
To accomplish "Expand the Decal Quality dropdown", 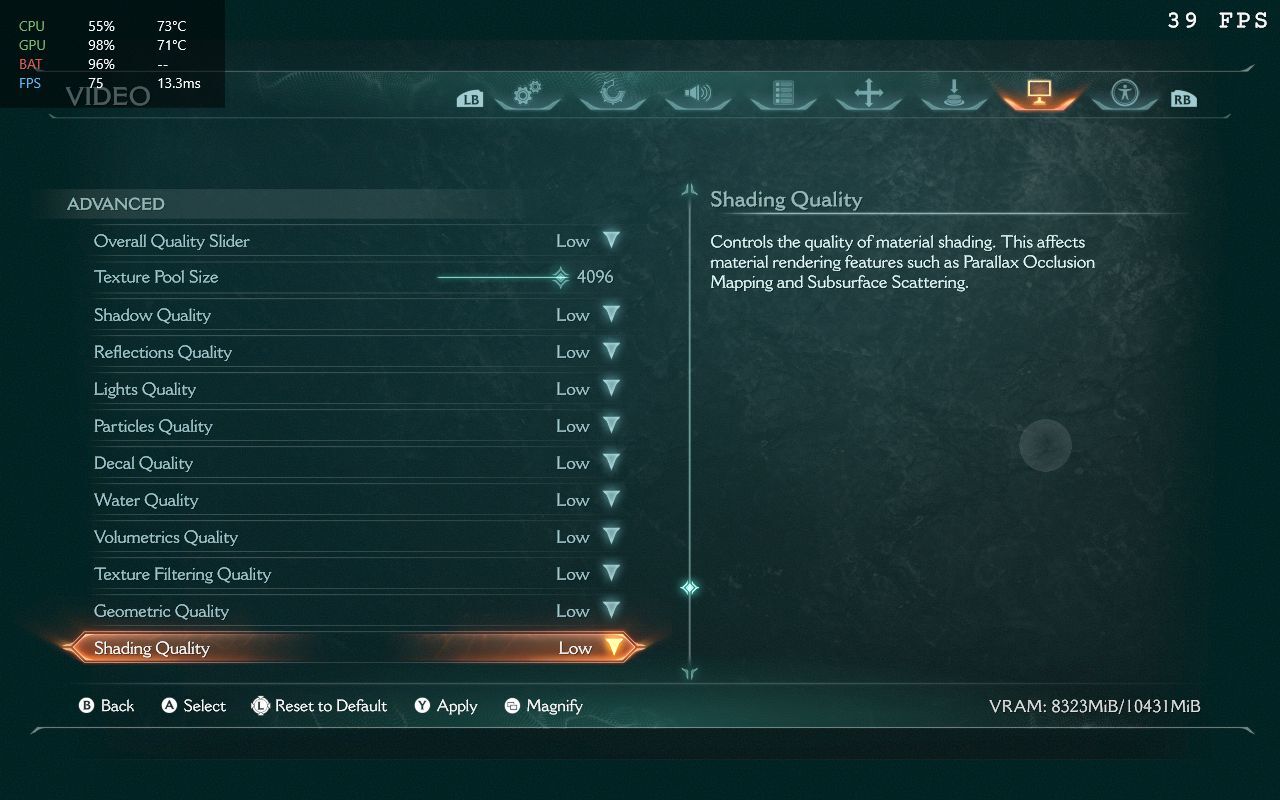I will pyautogui.click(x=611, y=463).
